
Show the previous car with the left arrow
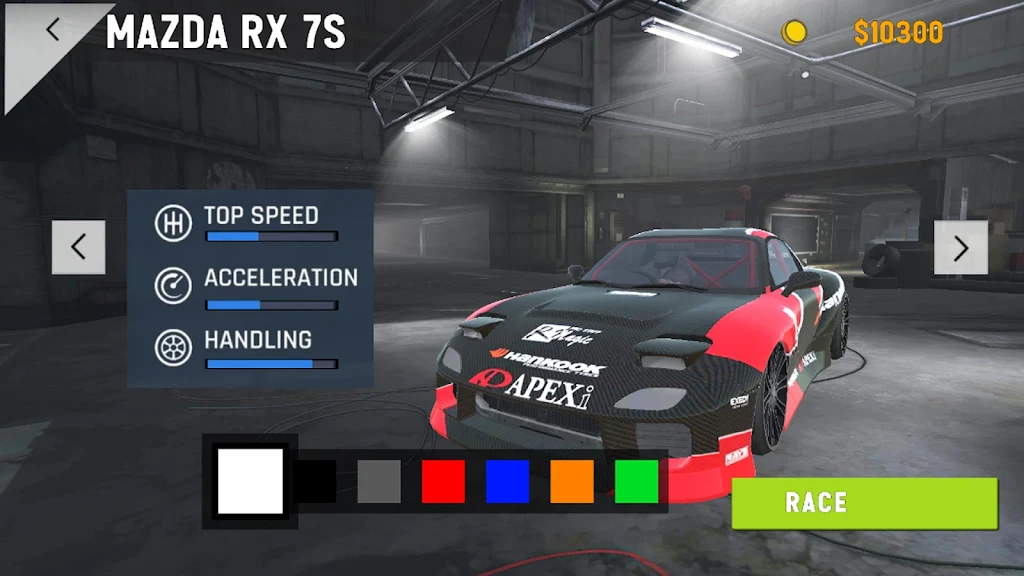pyautogui.click(x=78, y=247)
